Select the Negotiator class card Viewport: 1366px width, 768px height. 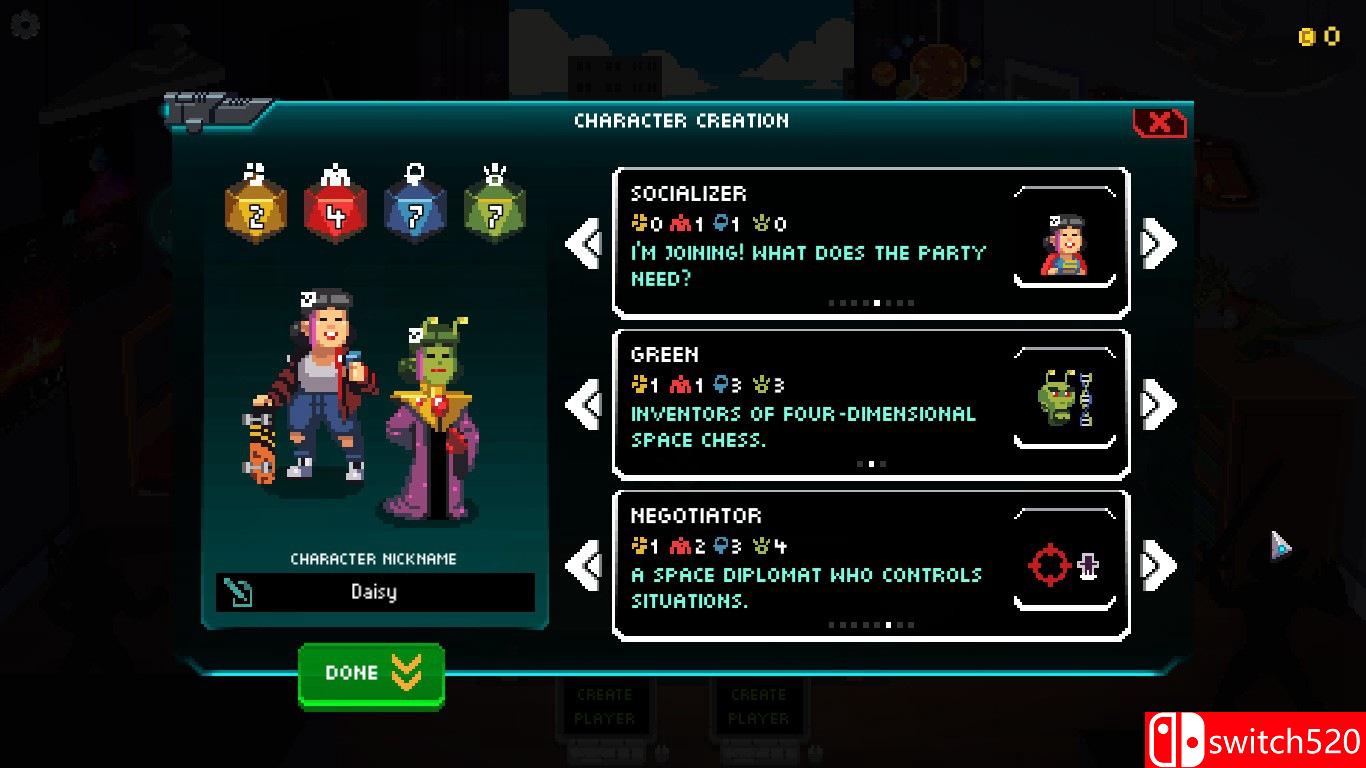870,565
